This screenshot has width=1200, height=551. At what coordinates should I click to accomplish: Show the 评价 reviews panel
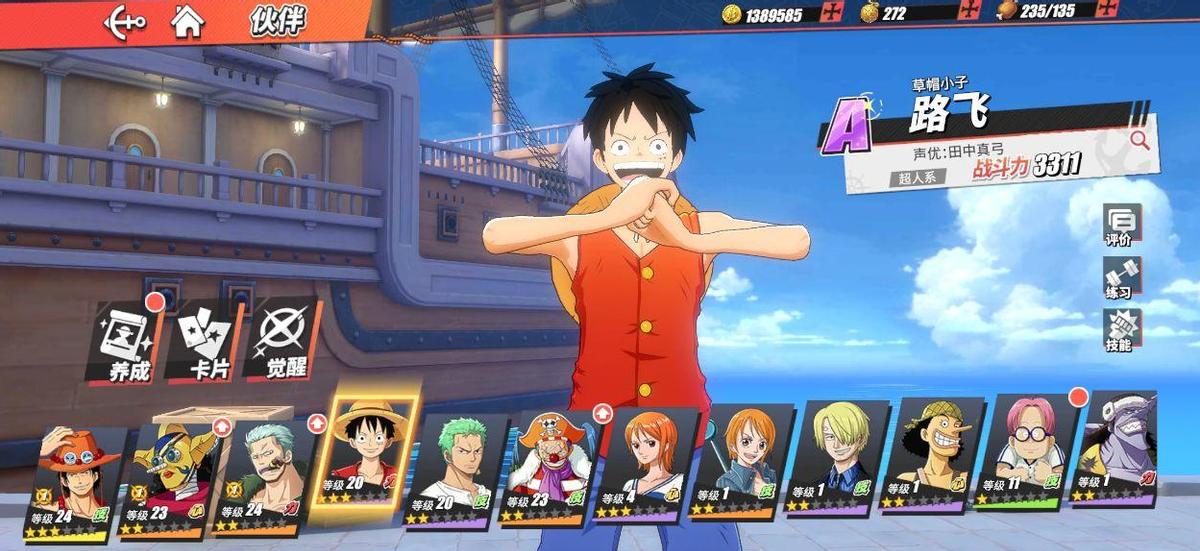coord(1119,226)
